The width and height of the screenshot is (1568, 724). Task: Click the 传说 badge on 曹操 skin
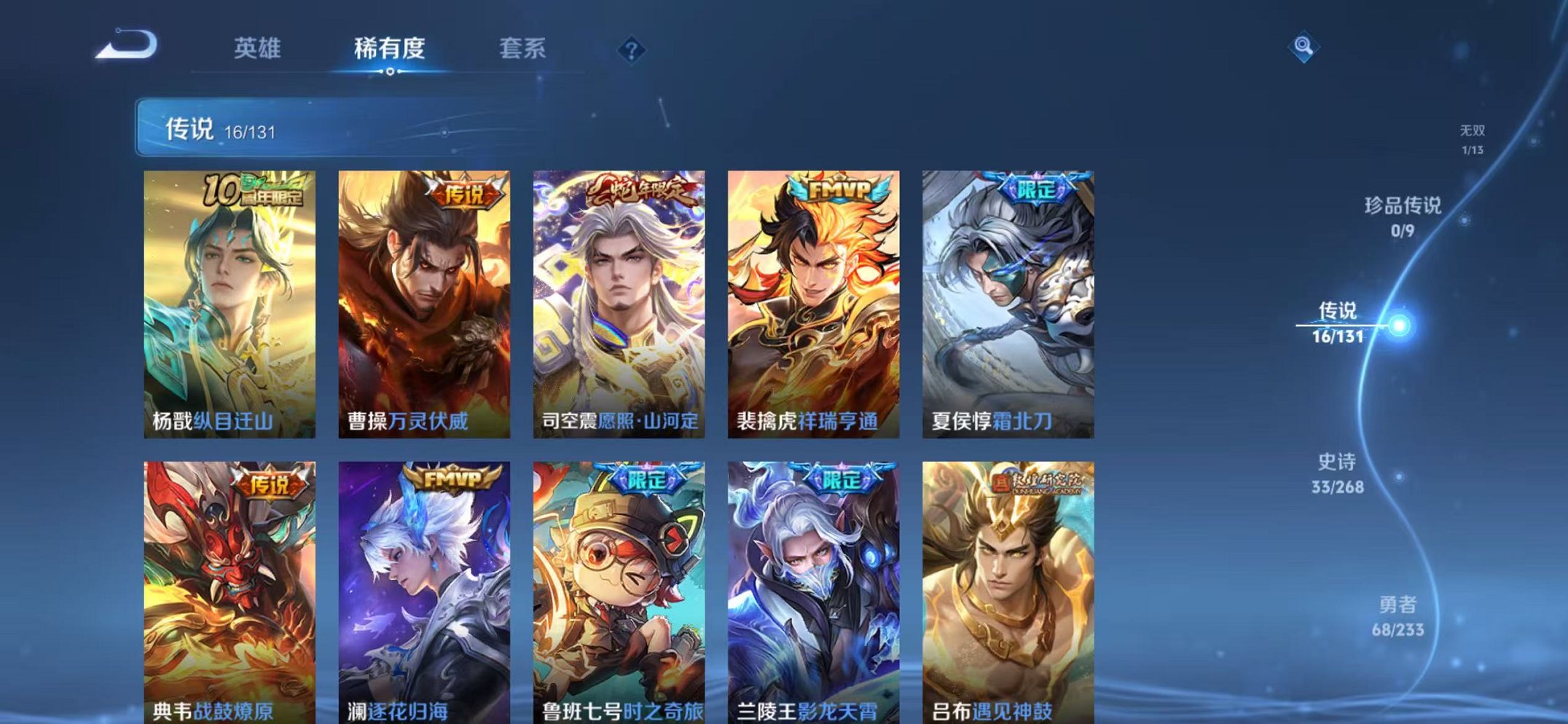tap(466, 191)
